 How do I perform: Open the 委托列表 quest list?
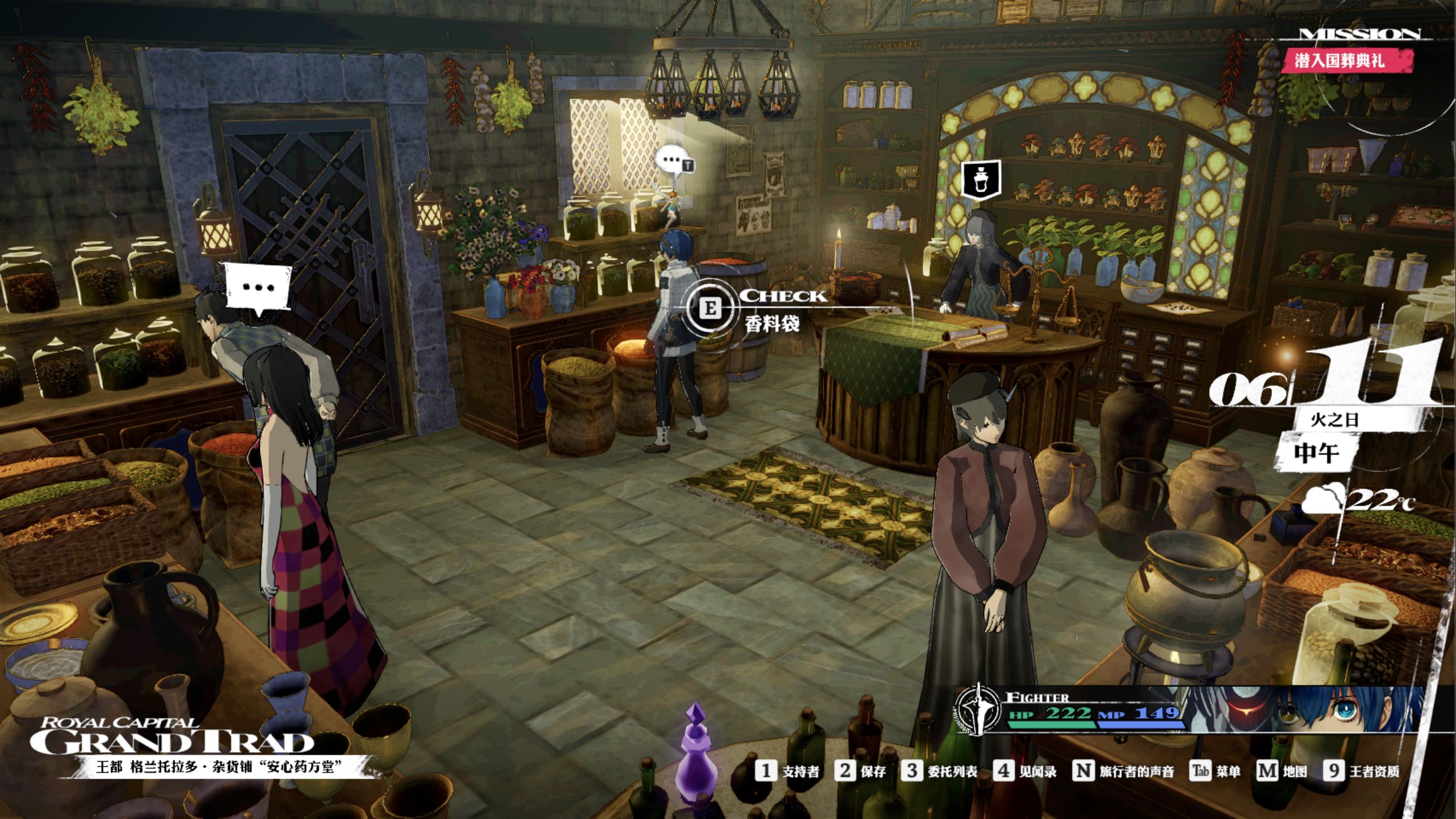tap(940, 771)
